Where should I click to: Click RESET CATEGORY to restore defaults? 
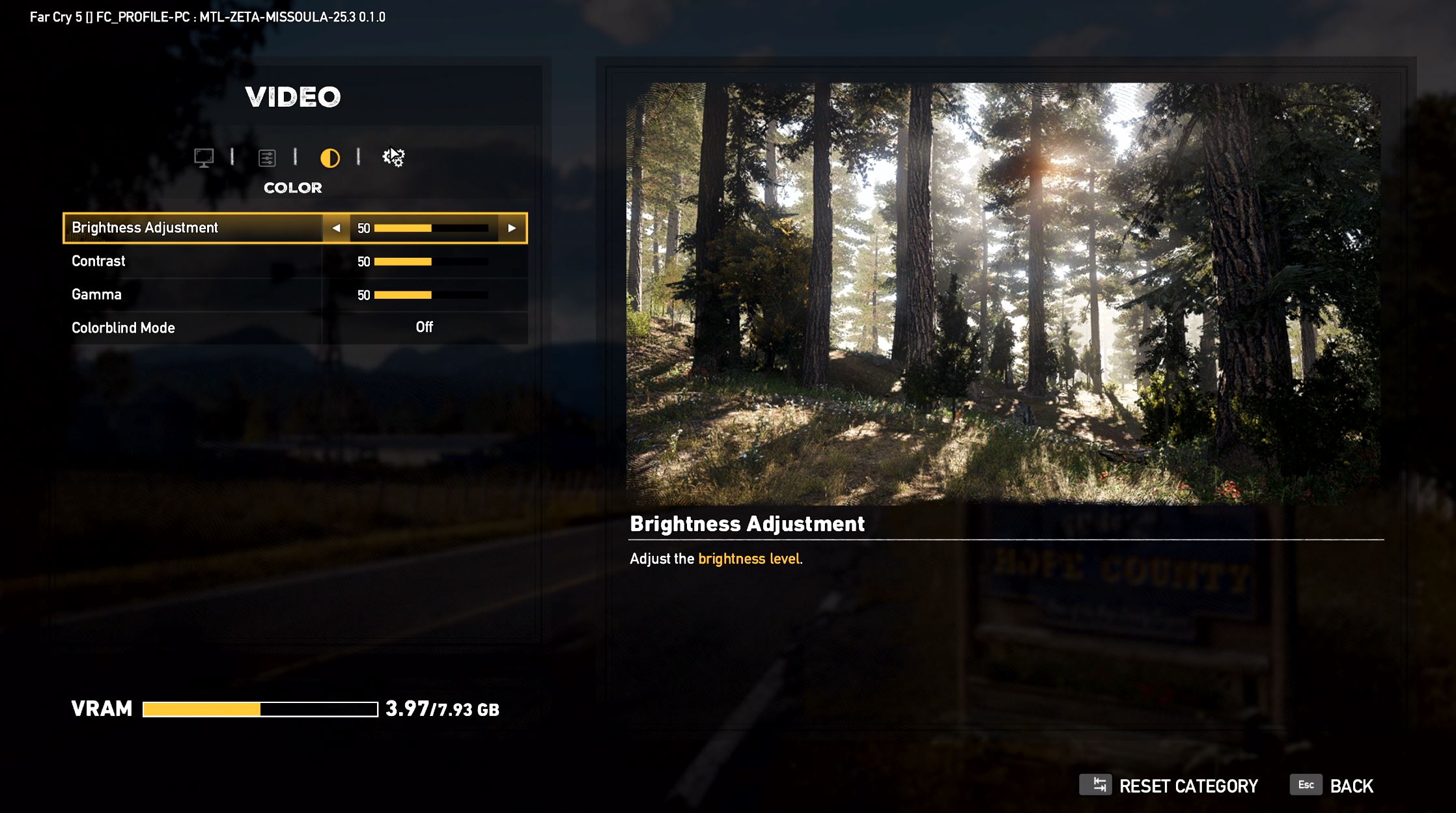[x=1188, y=785]
